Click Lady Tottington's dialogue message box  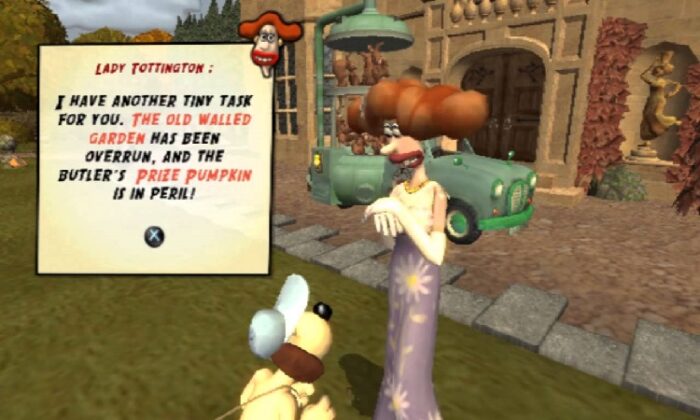[154, 158]
